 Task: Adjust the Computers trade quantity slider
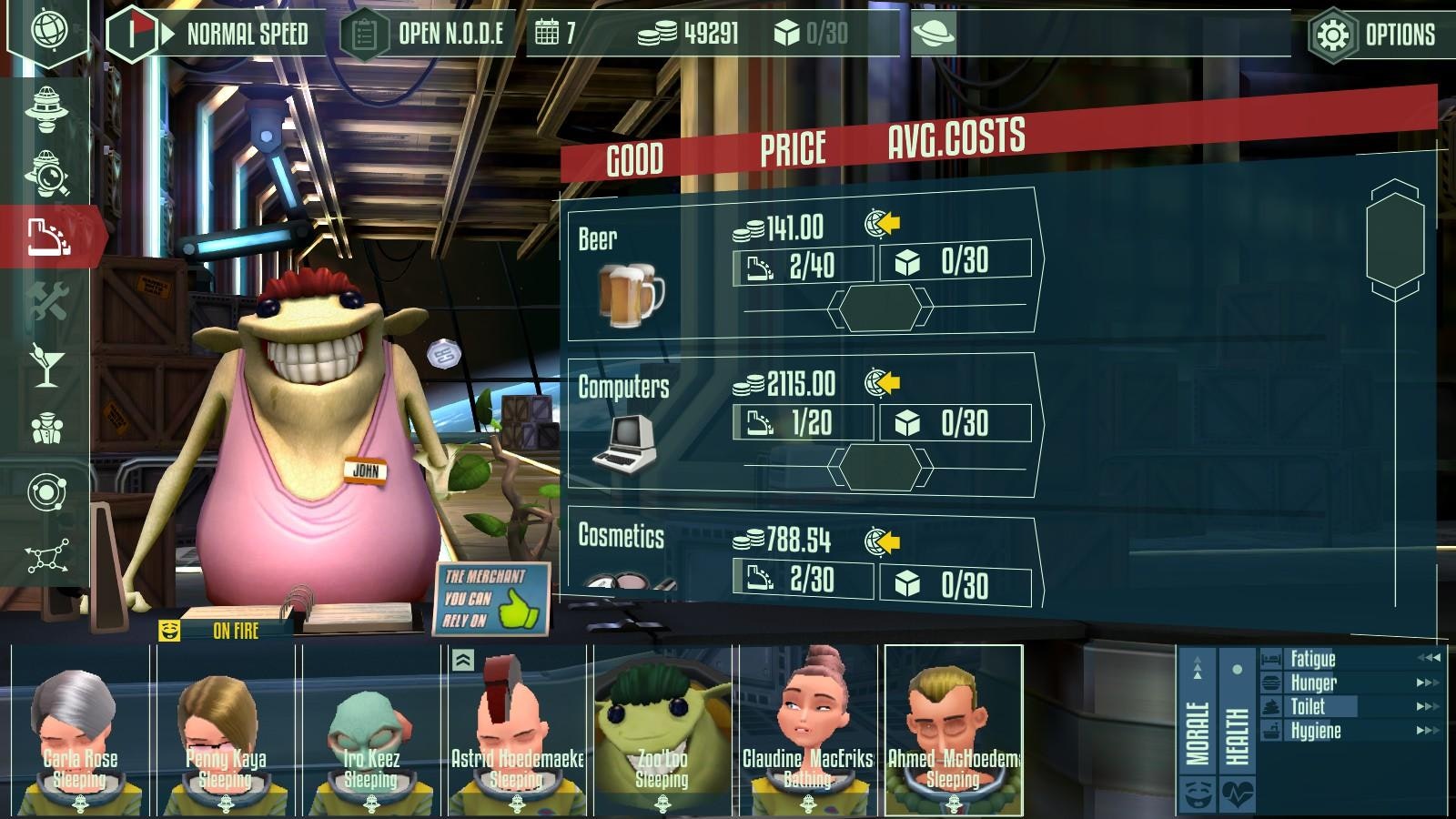click(x=880, y=467)
